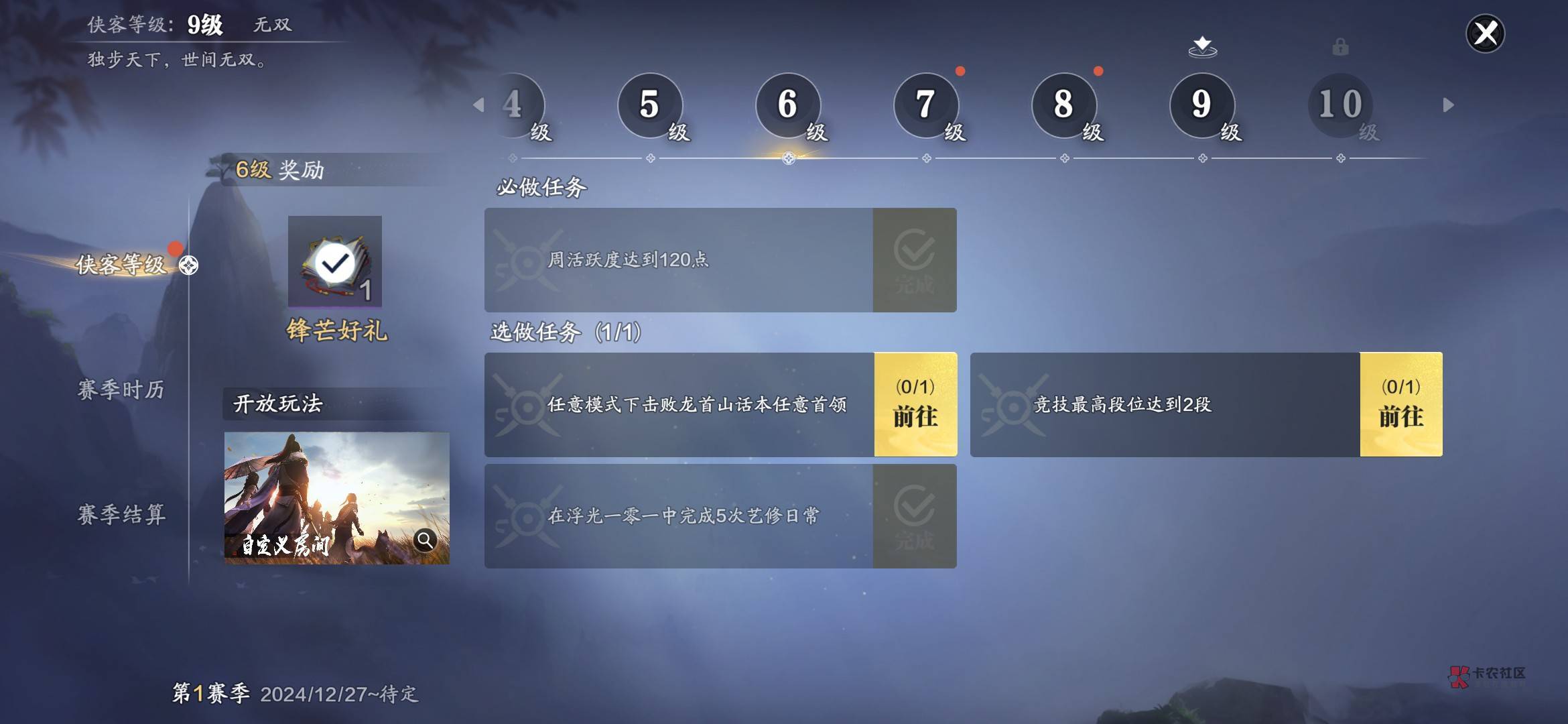Select level 7 node
The height and width of the screenshot is (724, 1568).
pos(926,105)
